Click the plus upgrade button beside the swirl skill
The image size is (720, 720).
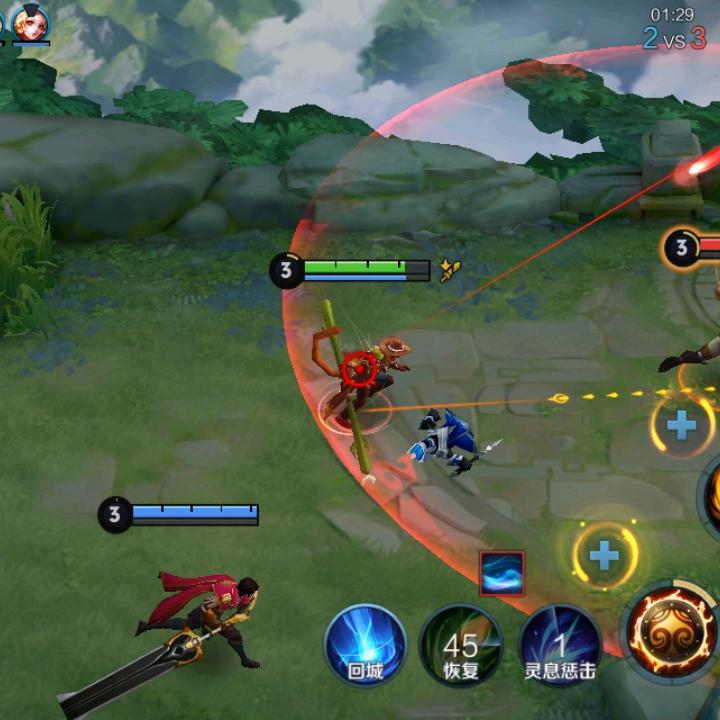coord(604,556)
